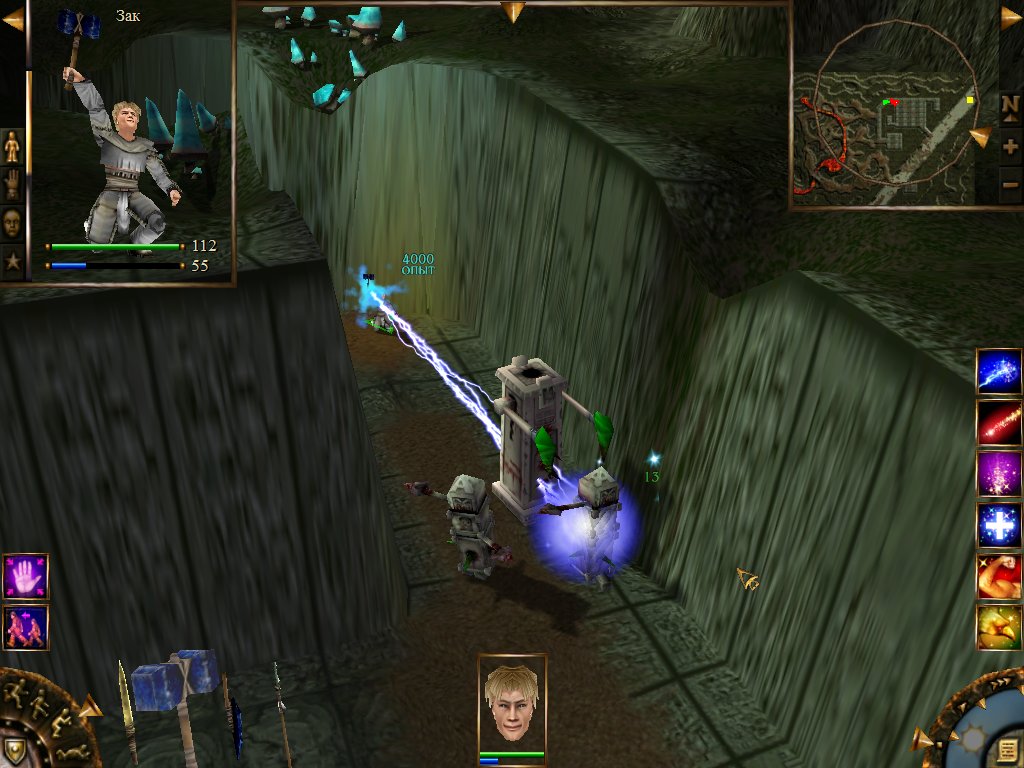
Task: Open the scroll journal icon
Action: (1008, 750)
